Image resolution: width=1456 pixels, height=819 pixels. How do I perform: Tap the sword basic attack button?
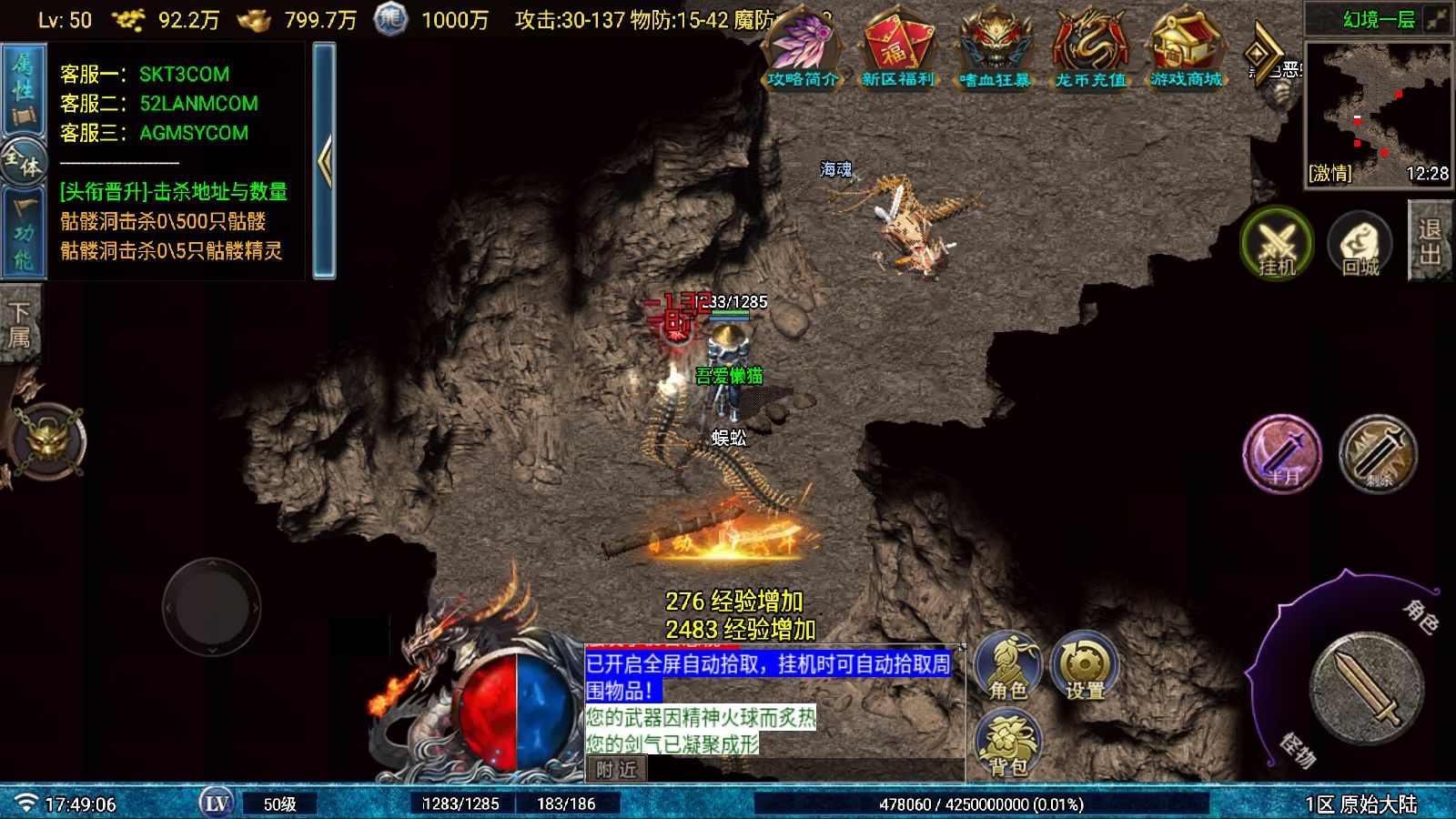pos(1366,688)
